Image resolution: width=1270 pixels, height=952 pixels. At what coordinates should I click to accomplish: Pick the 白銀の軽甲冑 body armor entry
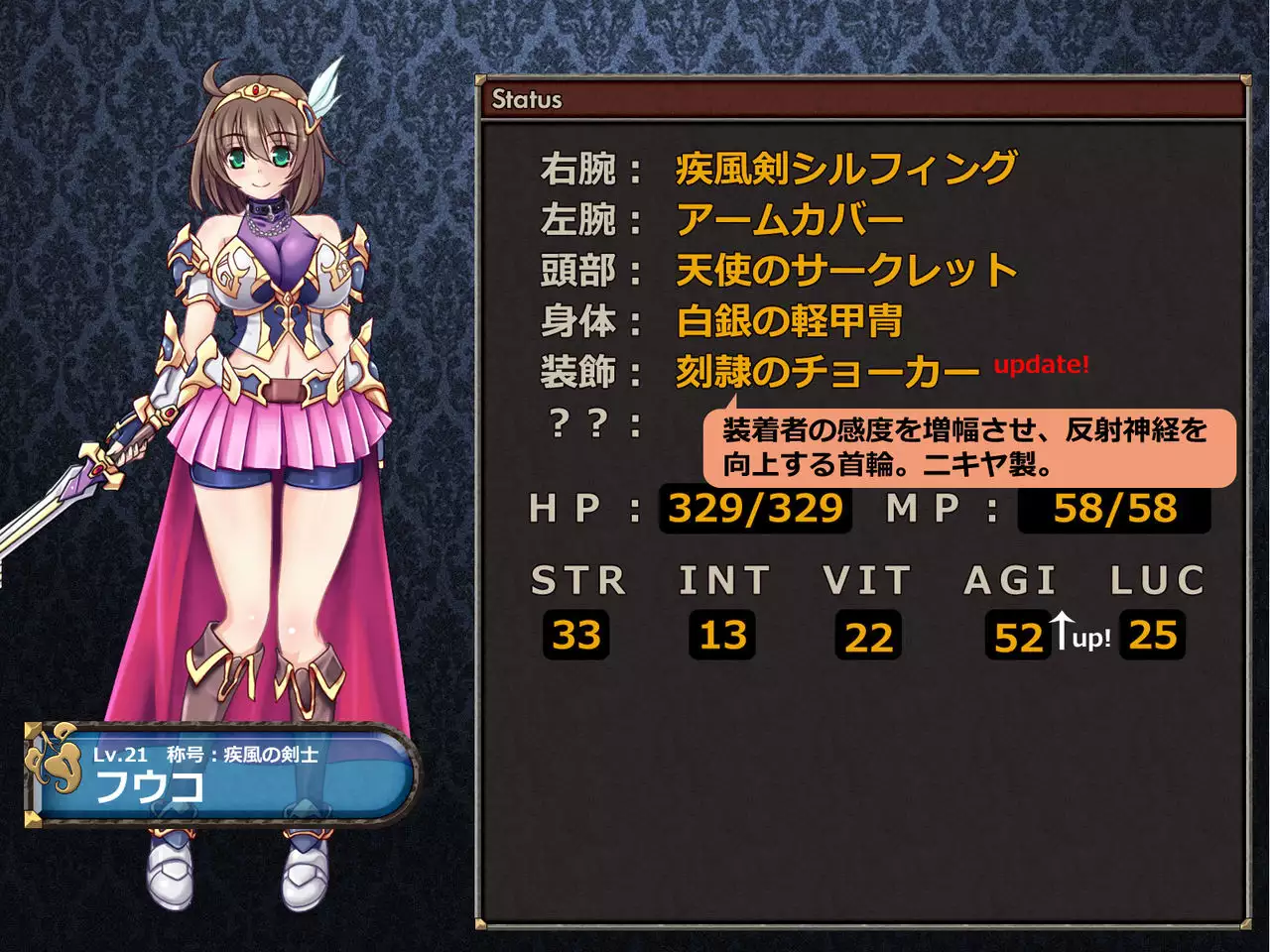coord(789,321)
